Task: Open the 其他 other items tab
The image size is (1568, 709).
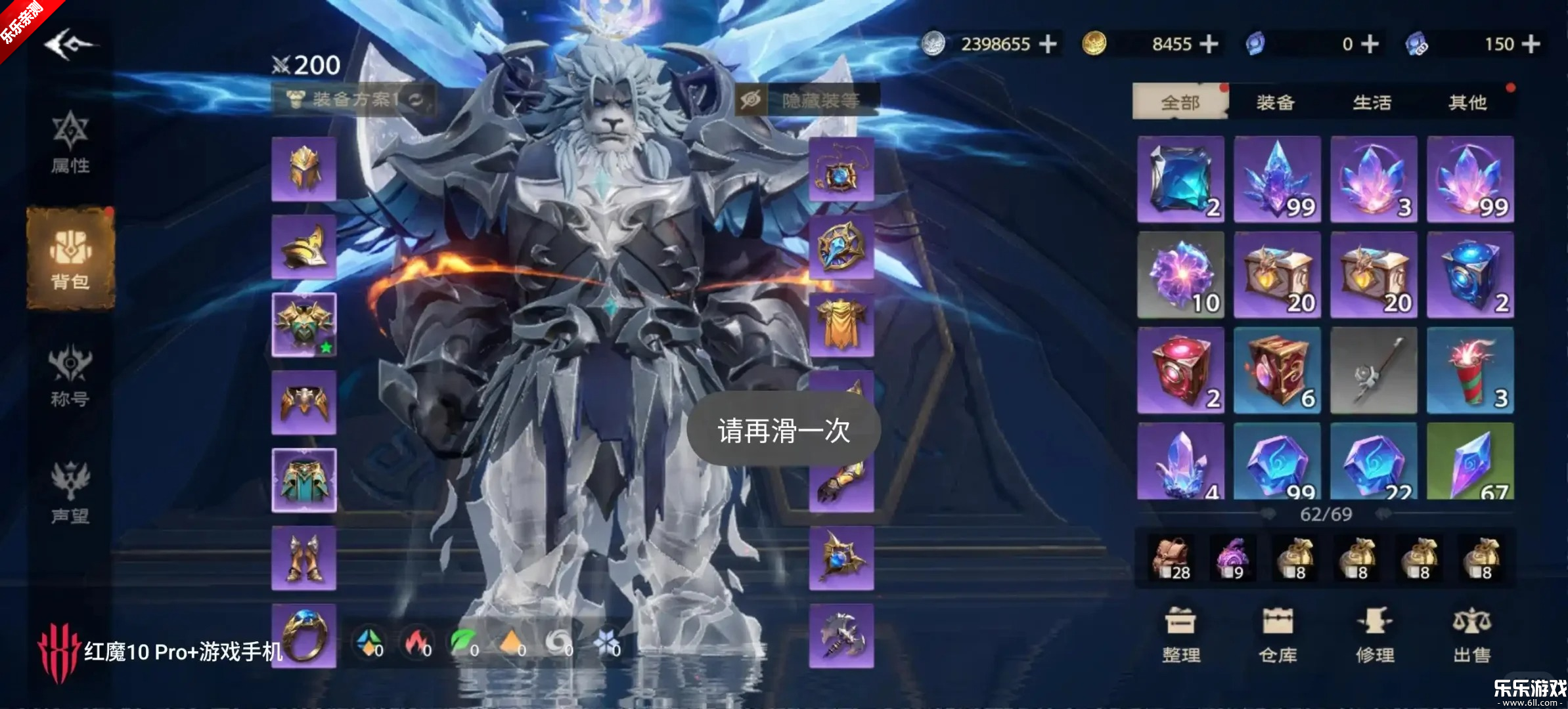Action: [1467, 102]
